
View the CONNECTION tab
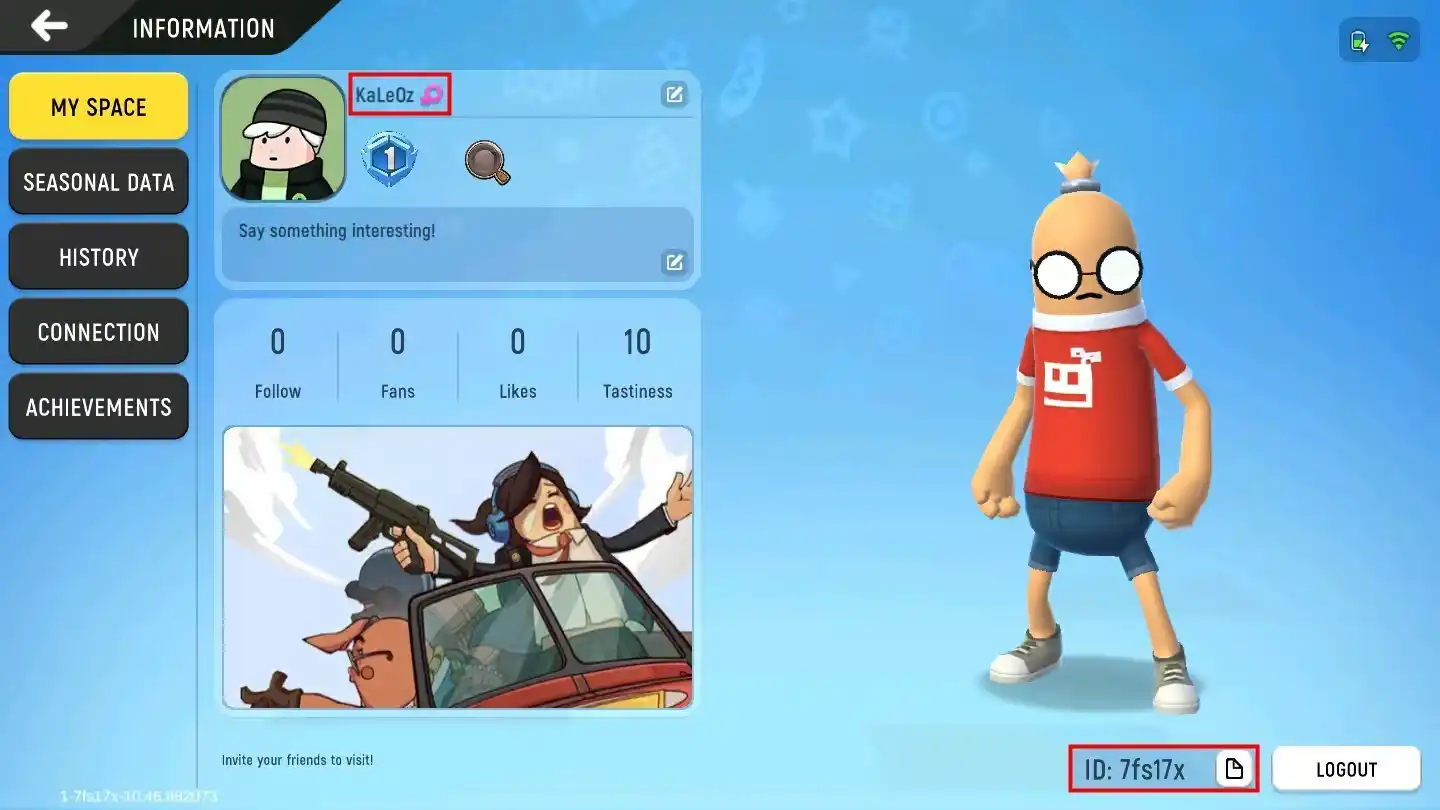[98, 331]
